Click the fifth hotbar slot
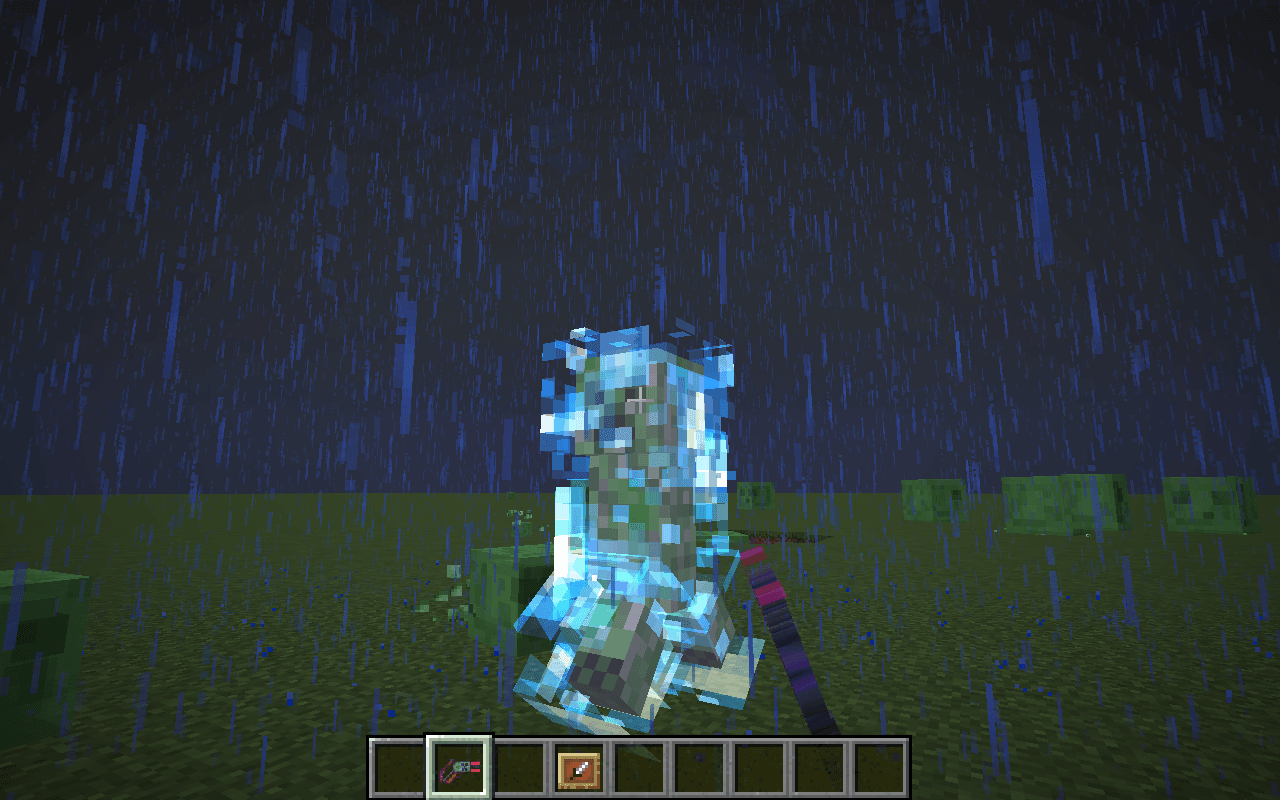1280x800 pixels. (638, 765)
